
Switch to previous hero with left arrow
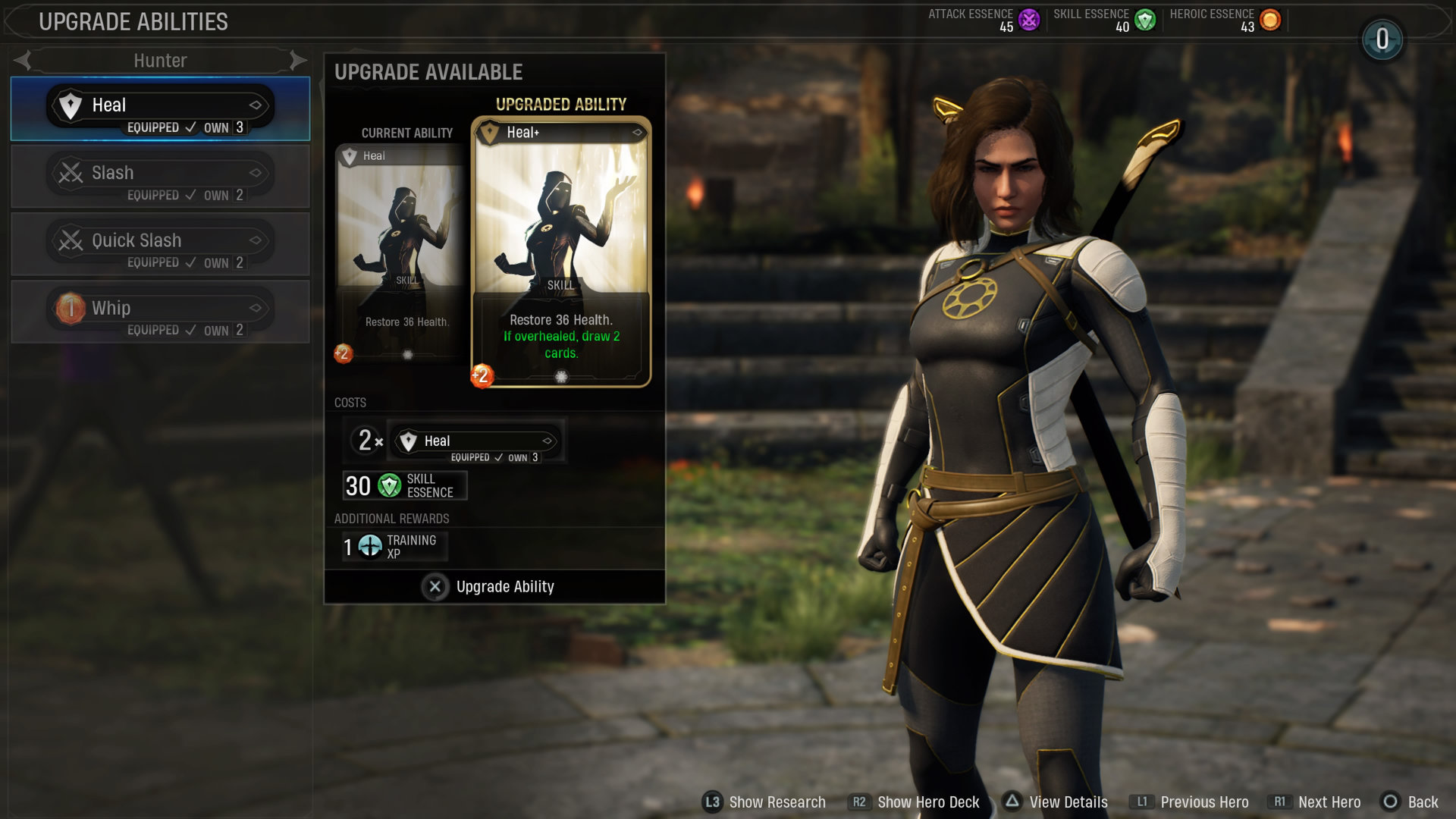[x=23, y=60]
